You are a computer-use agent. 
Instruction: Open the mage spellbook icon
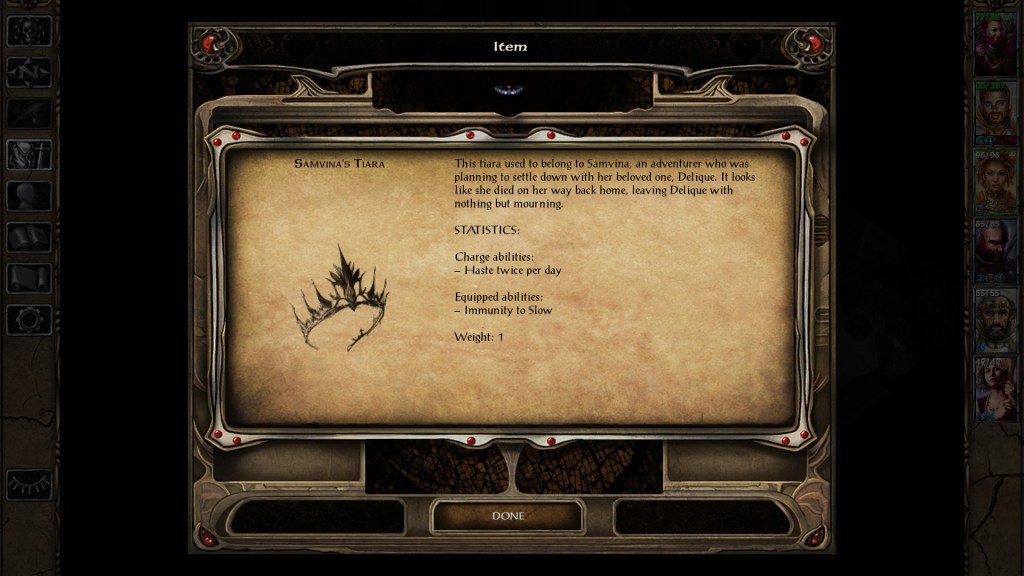(29, 237)
